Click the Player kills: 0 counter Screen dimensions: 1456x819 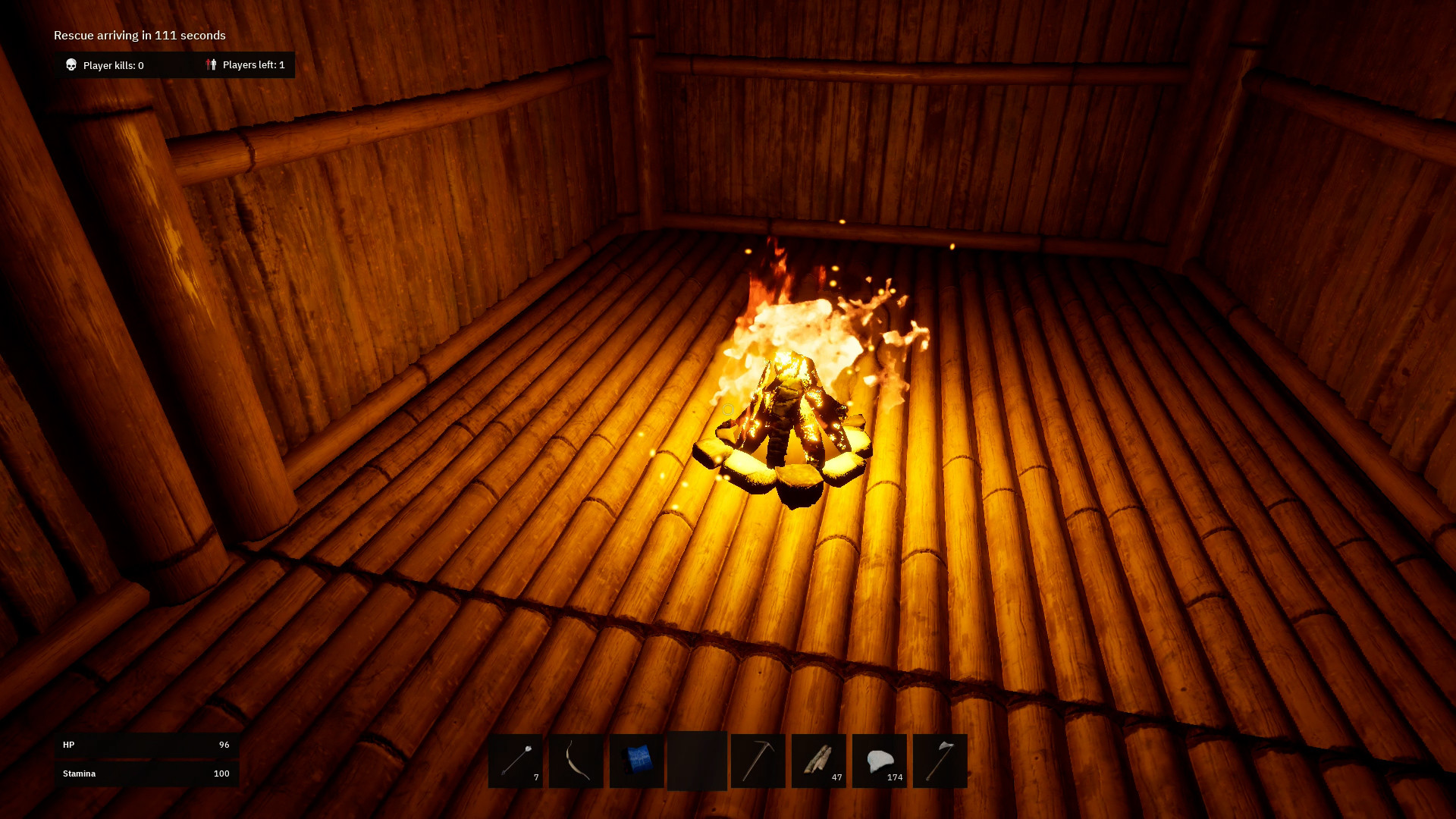[x=112, y=65]
